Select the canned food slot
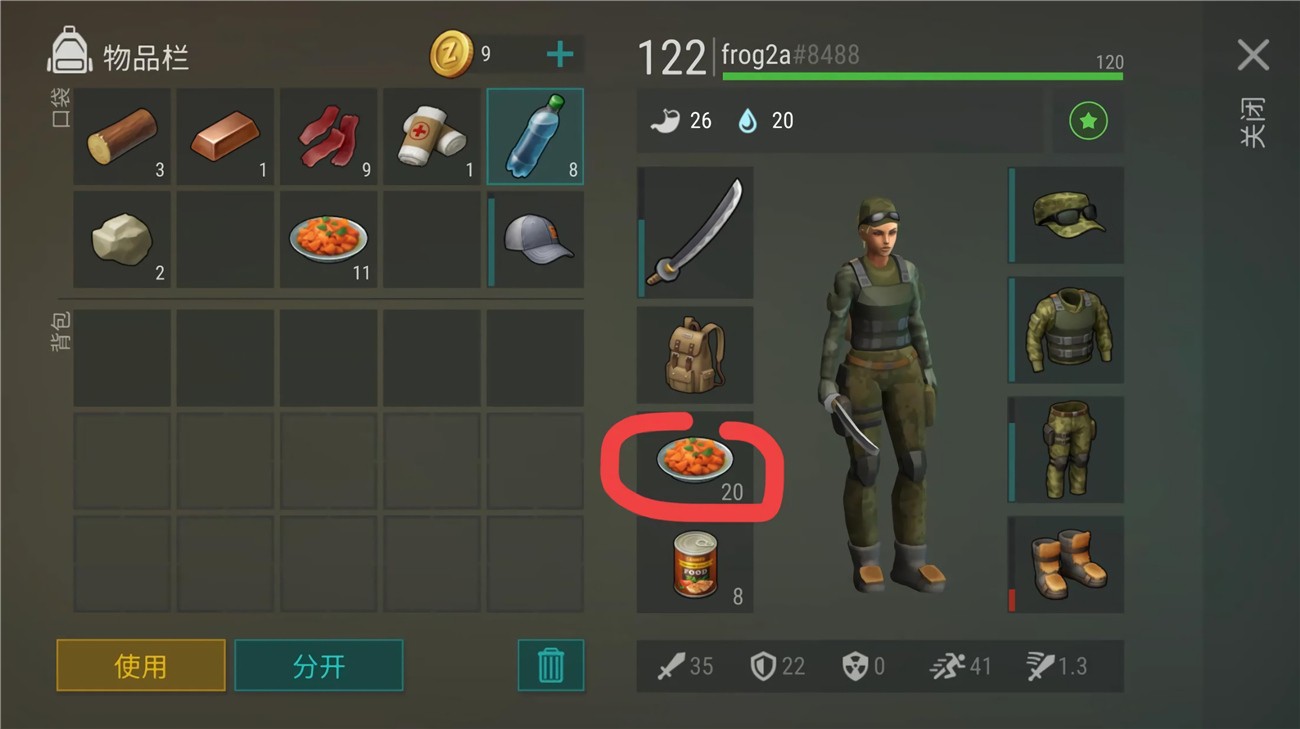This screenshot has height=729, width=1300. pos(696,565)
